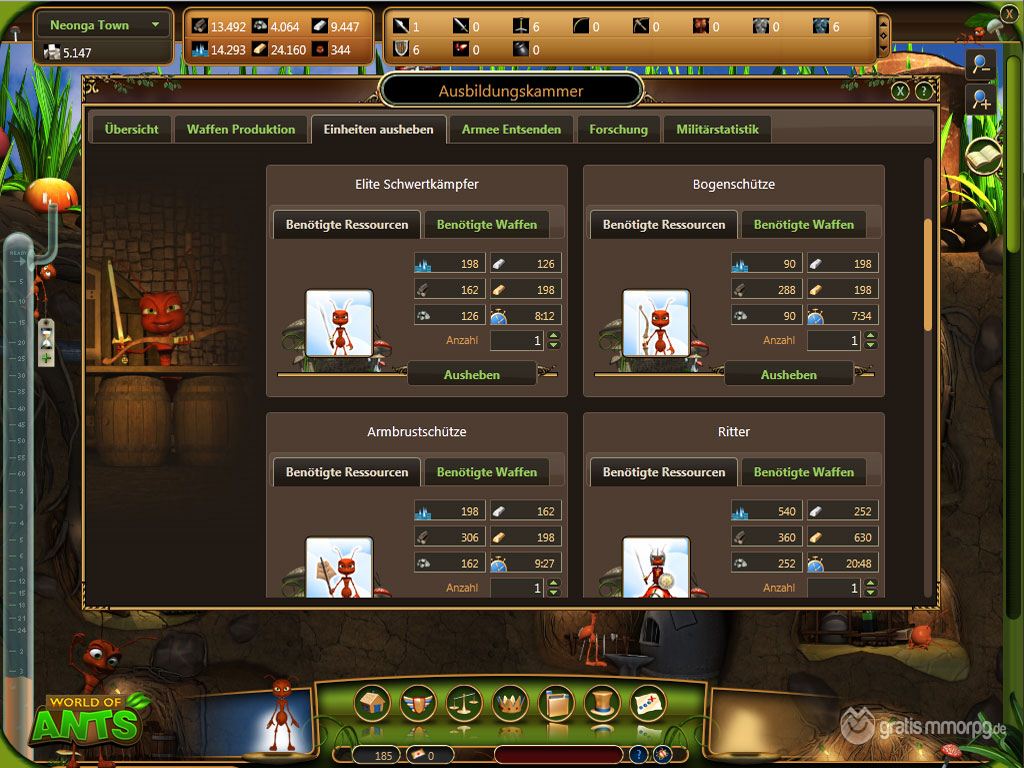
Task: Open the book icon journal
Action: pos(983,157)
